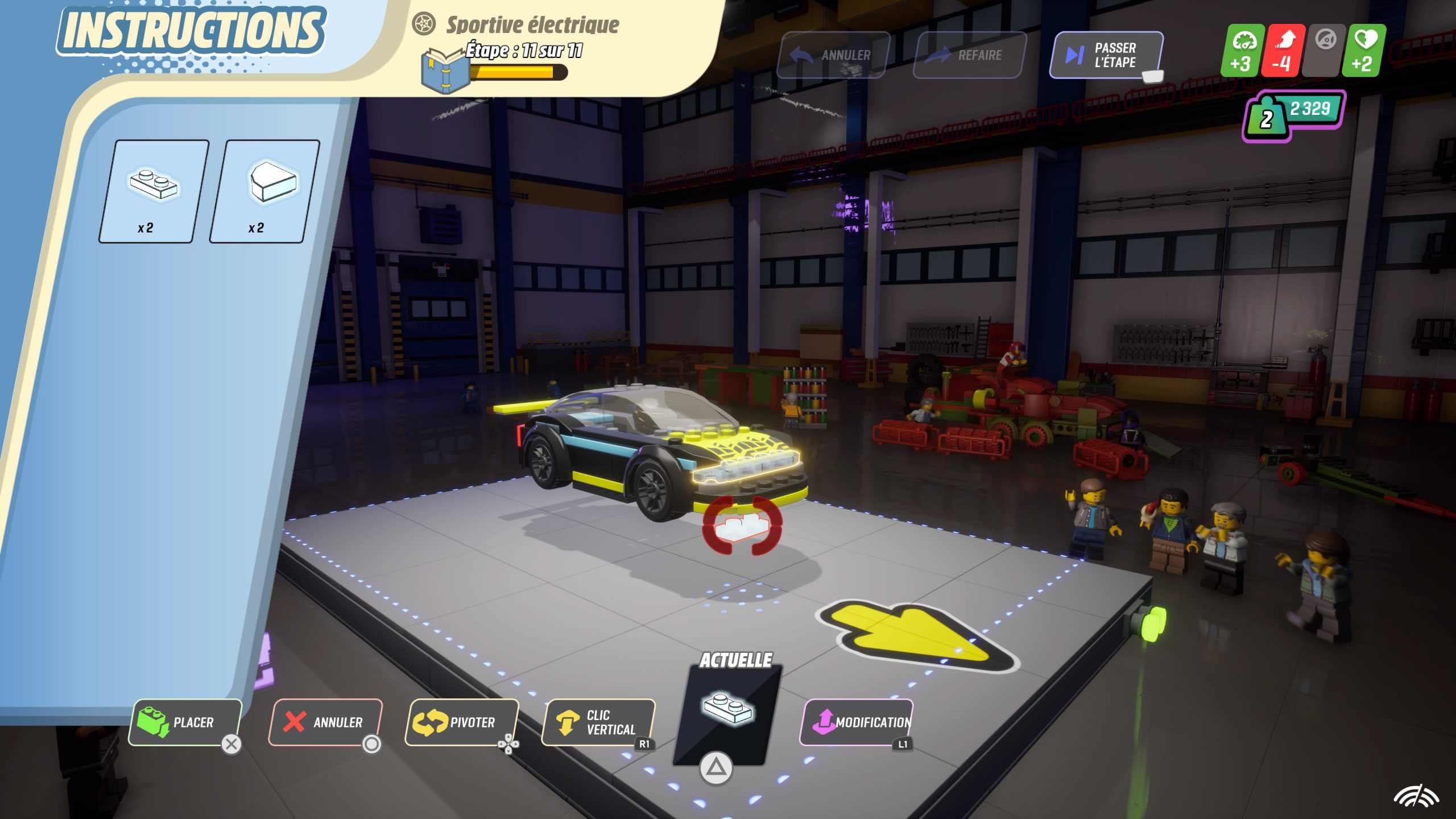This screenshot has width=1456, height=819.
Task: Click the Refaire redo button
Action: [x=969, y=55]
